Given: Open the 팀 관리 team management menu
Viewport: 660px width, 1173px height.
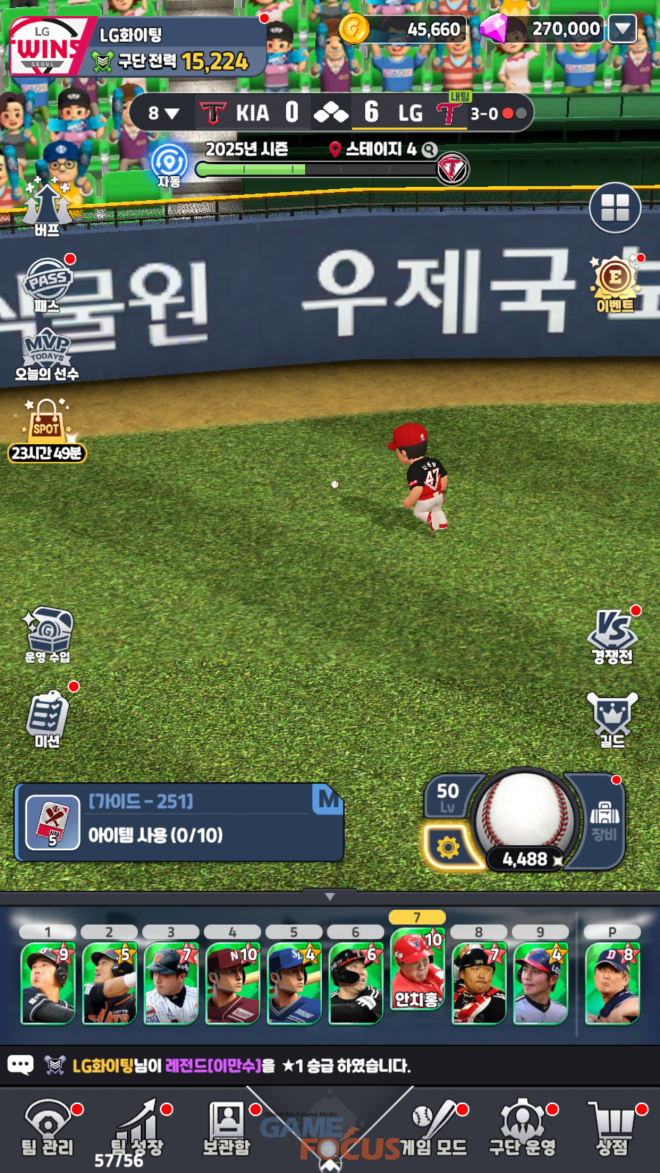Looking at the screenshot, I should (x=48, y=1128).
